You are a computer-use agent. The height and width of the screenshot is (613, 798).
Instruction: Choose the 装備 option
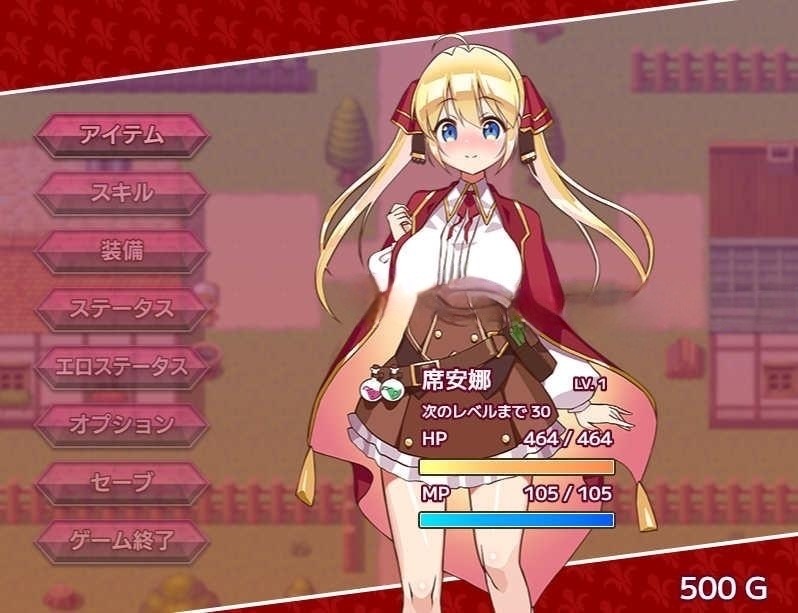[x=122, y=250]
